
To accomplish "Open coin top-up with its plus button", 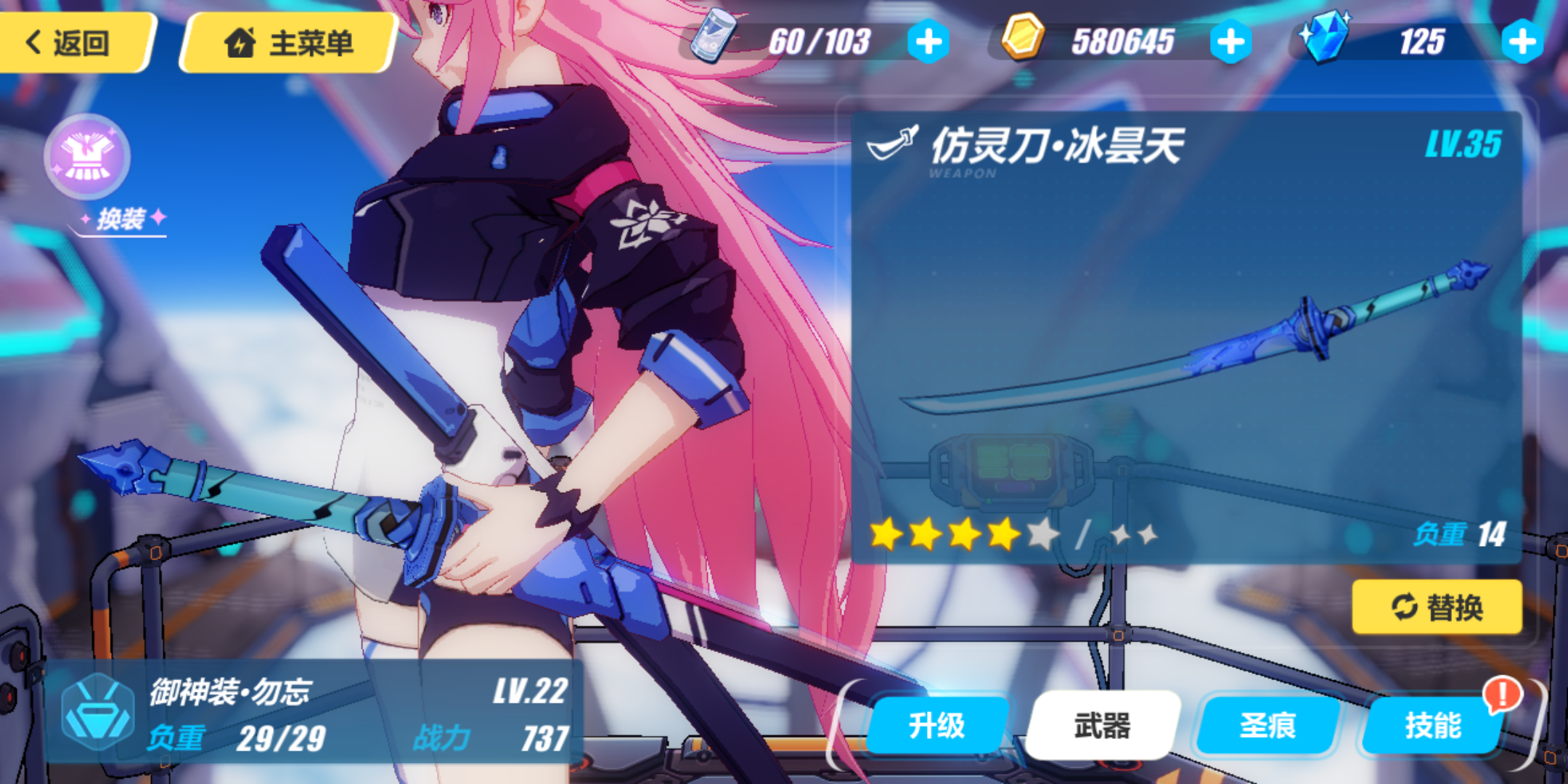I will pyautogui.click(x=1233, y=41).
